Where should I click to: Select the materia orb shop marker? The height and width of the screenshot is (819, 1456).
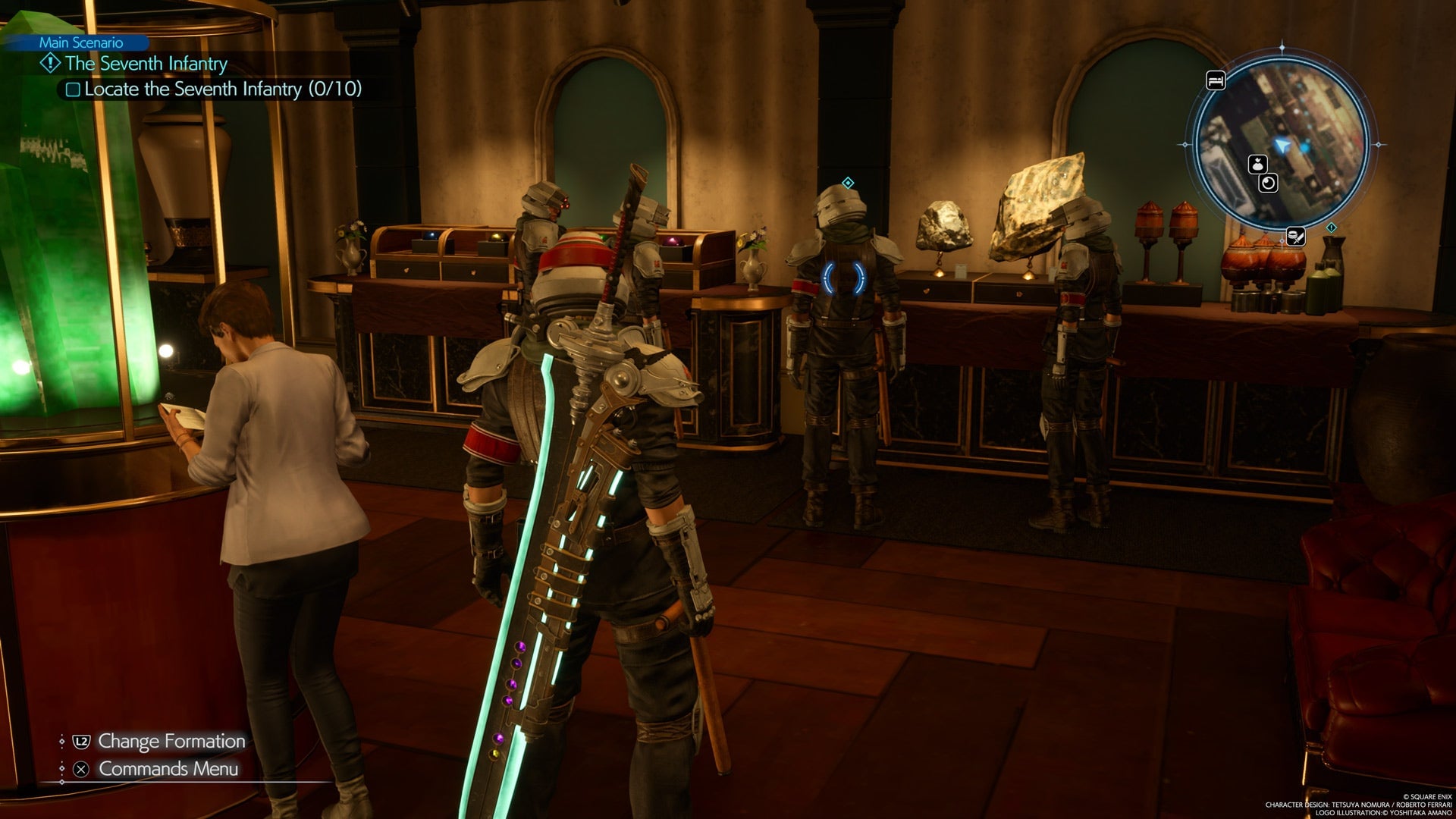[1269, 183]
